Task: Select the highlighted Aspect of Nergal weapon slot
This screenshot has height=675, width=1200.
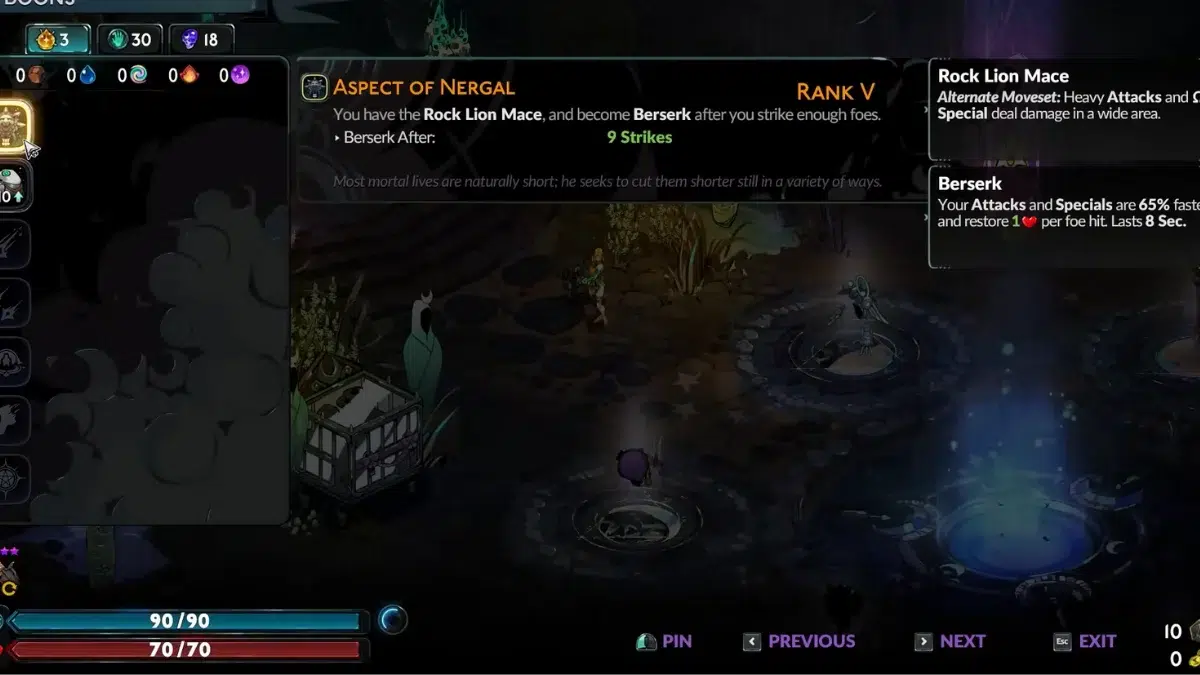Action: point(14,125)
